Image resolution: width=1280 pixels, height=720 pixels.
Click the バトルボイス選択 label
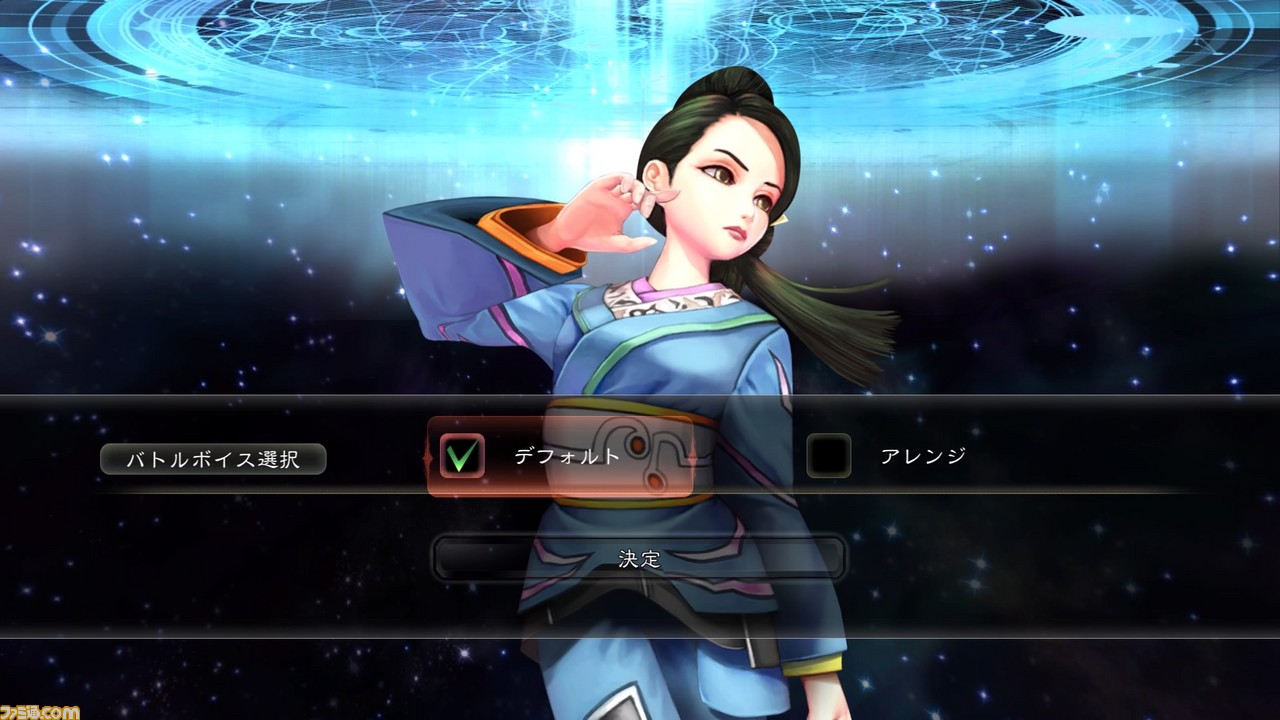click(x=214, y=458)
